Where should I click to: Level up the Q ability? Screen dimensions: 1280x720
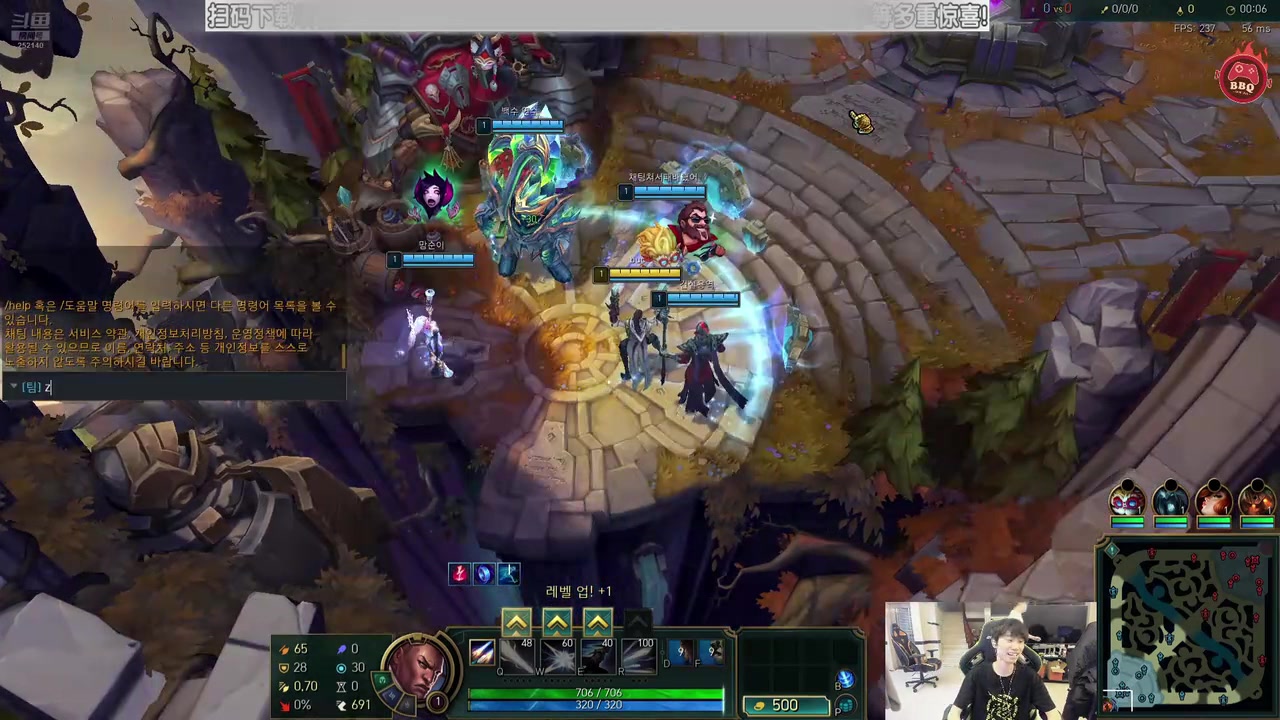[x=516, y=623]
